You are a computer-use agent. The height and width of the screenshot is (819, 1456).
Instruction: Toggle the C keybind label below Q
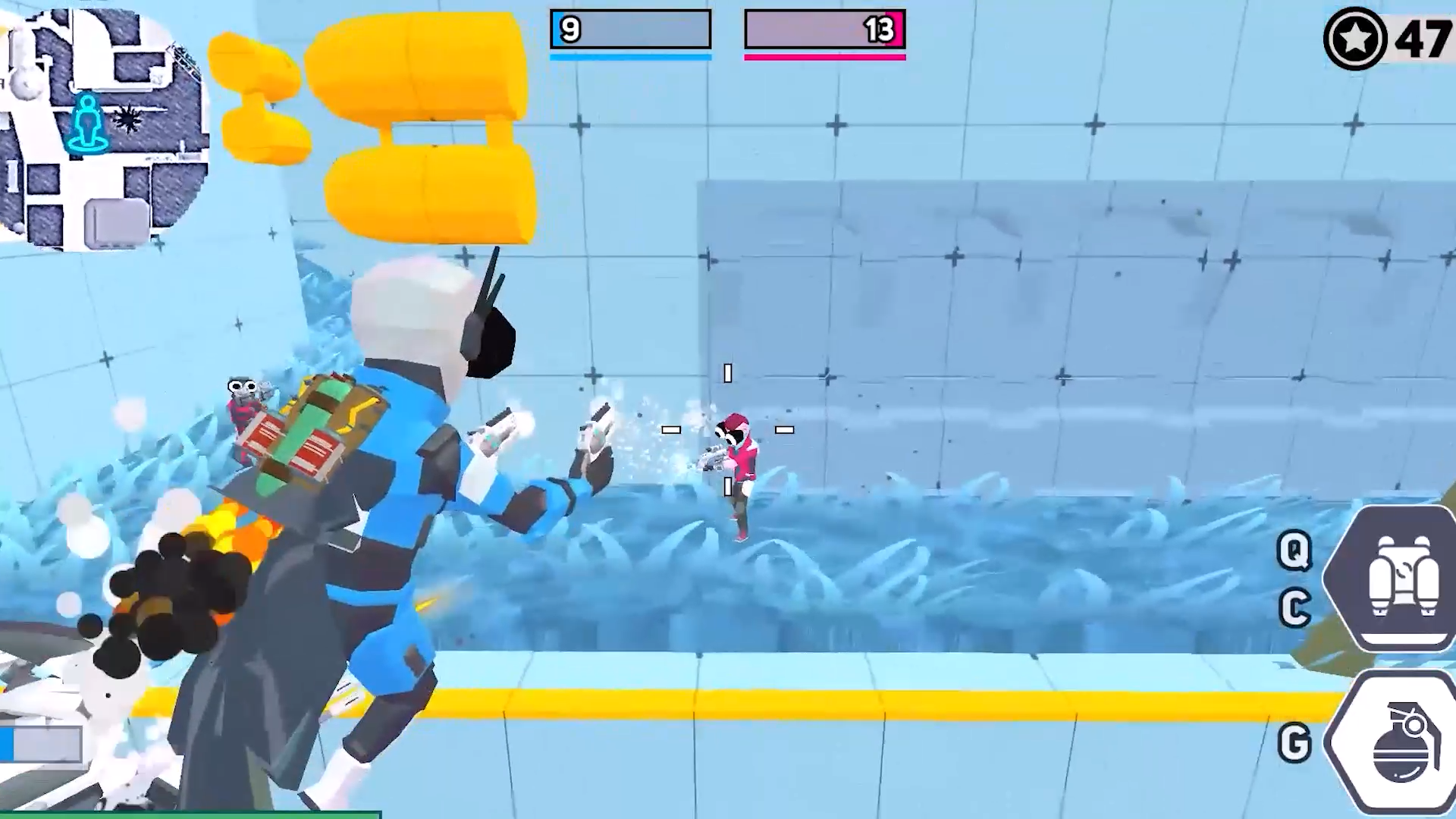1297,607
